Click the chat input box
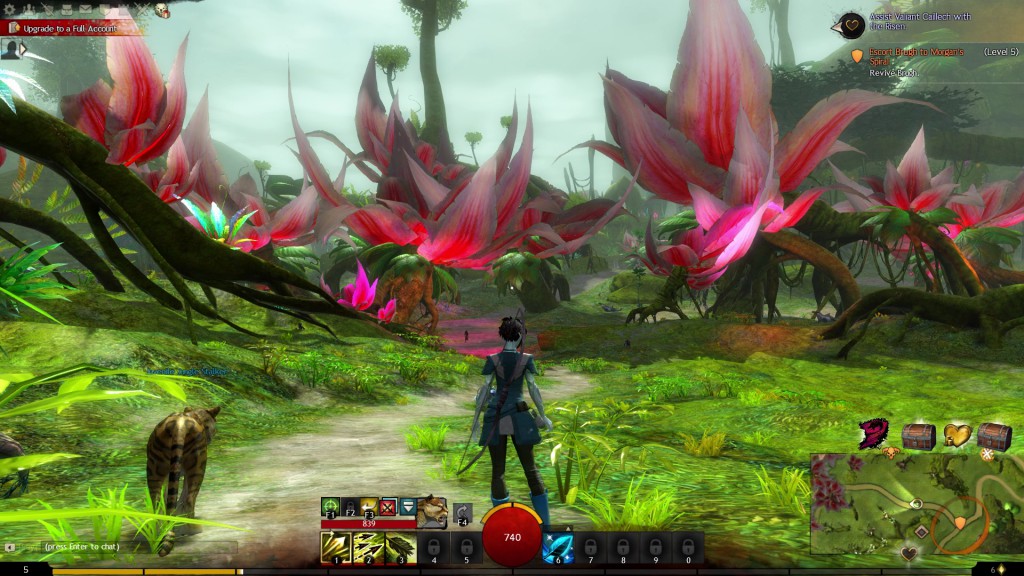 pyautogui.click(x=120, y=547)
